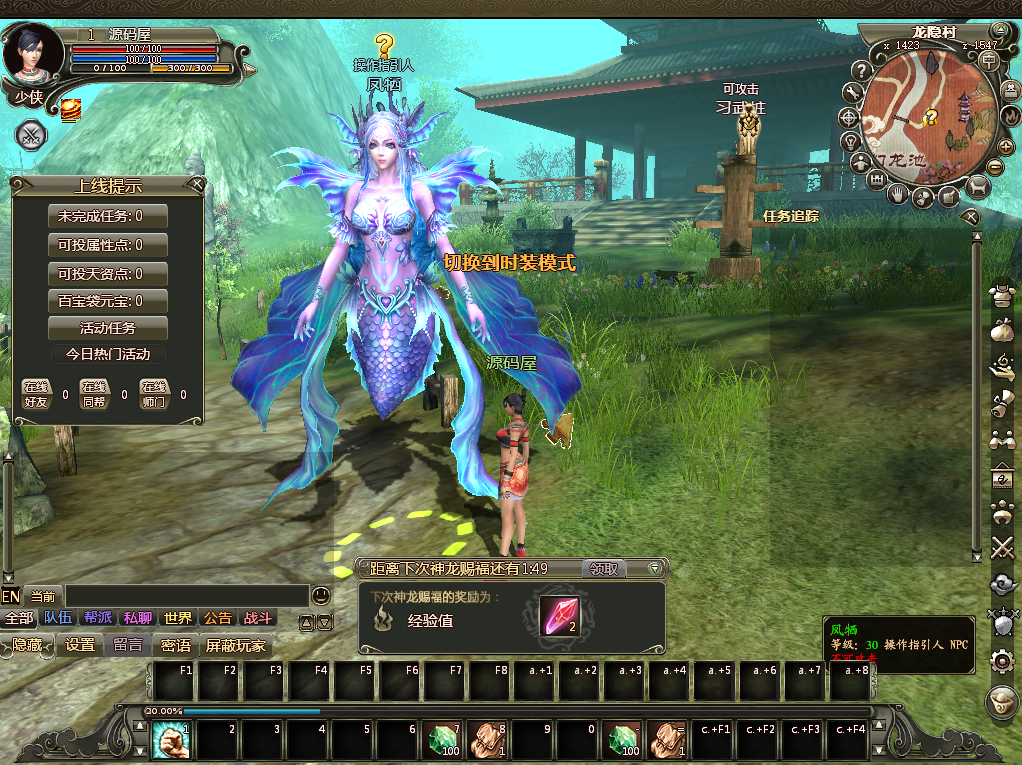1022x765 pixels.
Task: Show 今日热门活动 hot events today
Action: [108, 354]
